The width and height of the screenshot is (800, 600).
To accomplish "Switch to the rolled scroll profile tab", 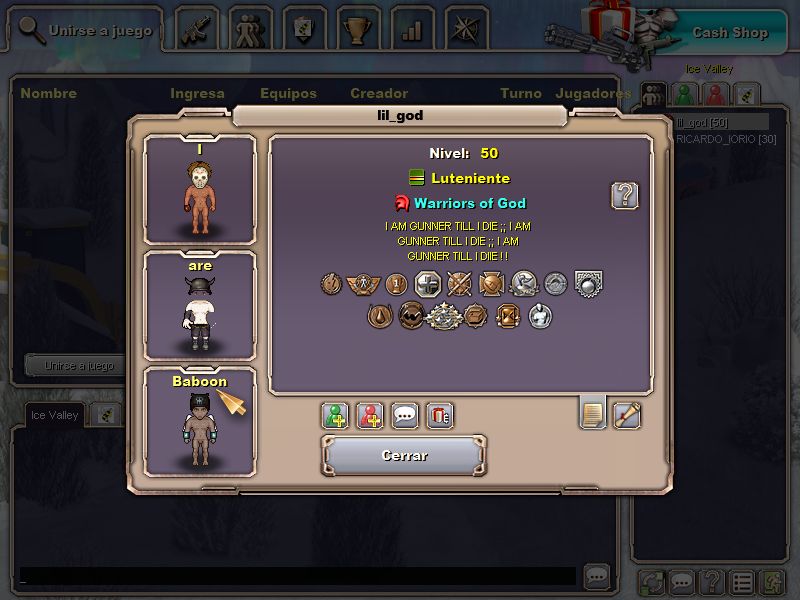I will coord(627,413).
